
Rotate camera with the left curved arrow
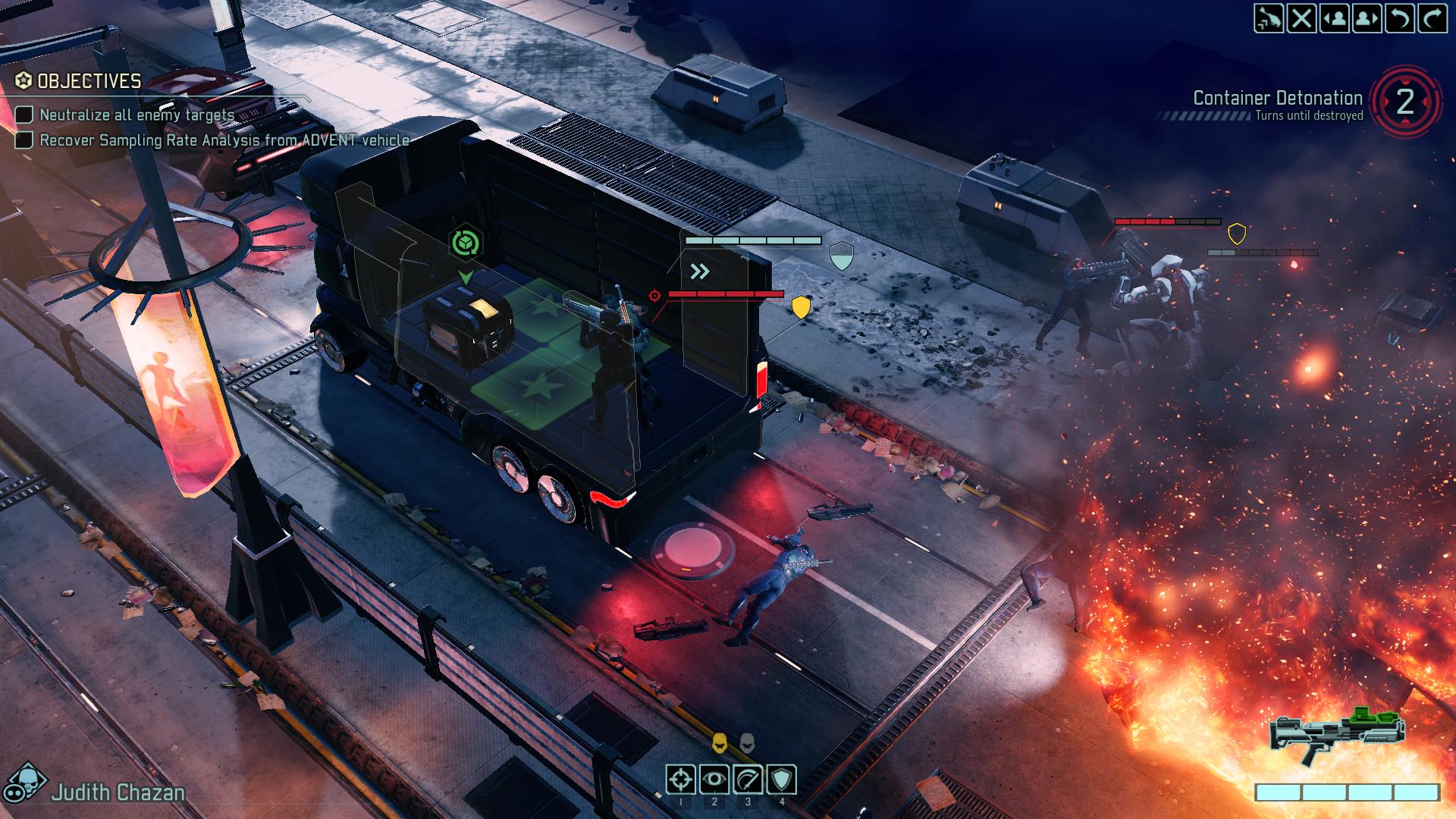(1400, 18)
